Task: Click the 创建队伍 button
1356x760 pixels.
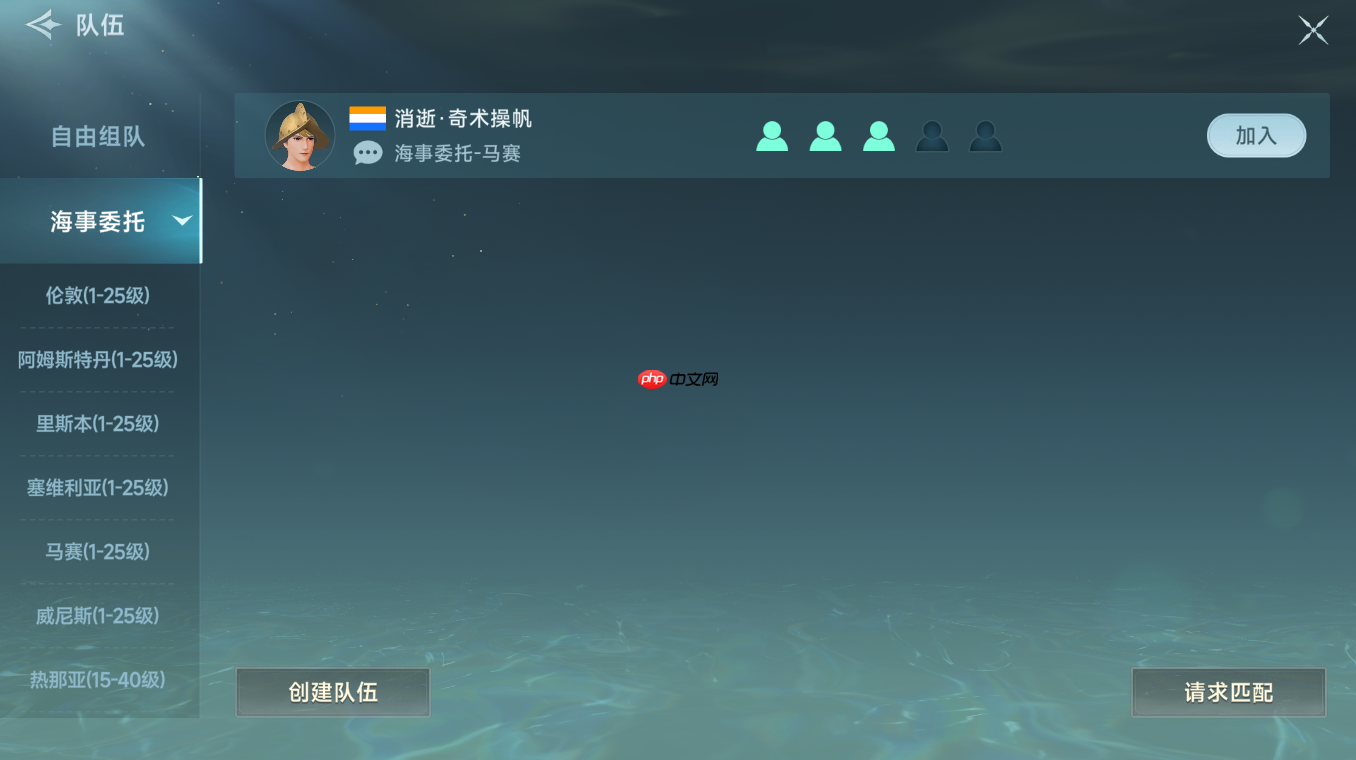Action: point(333,692)
